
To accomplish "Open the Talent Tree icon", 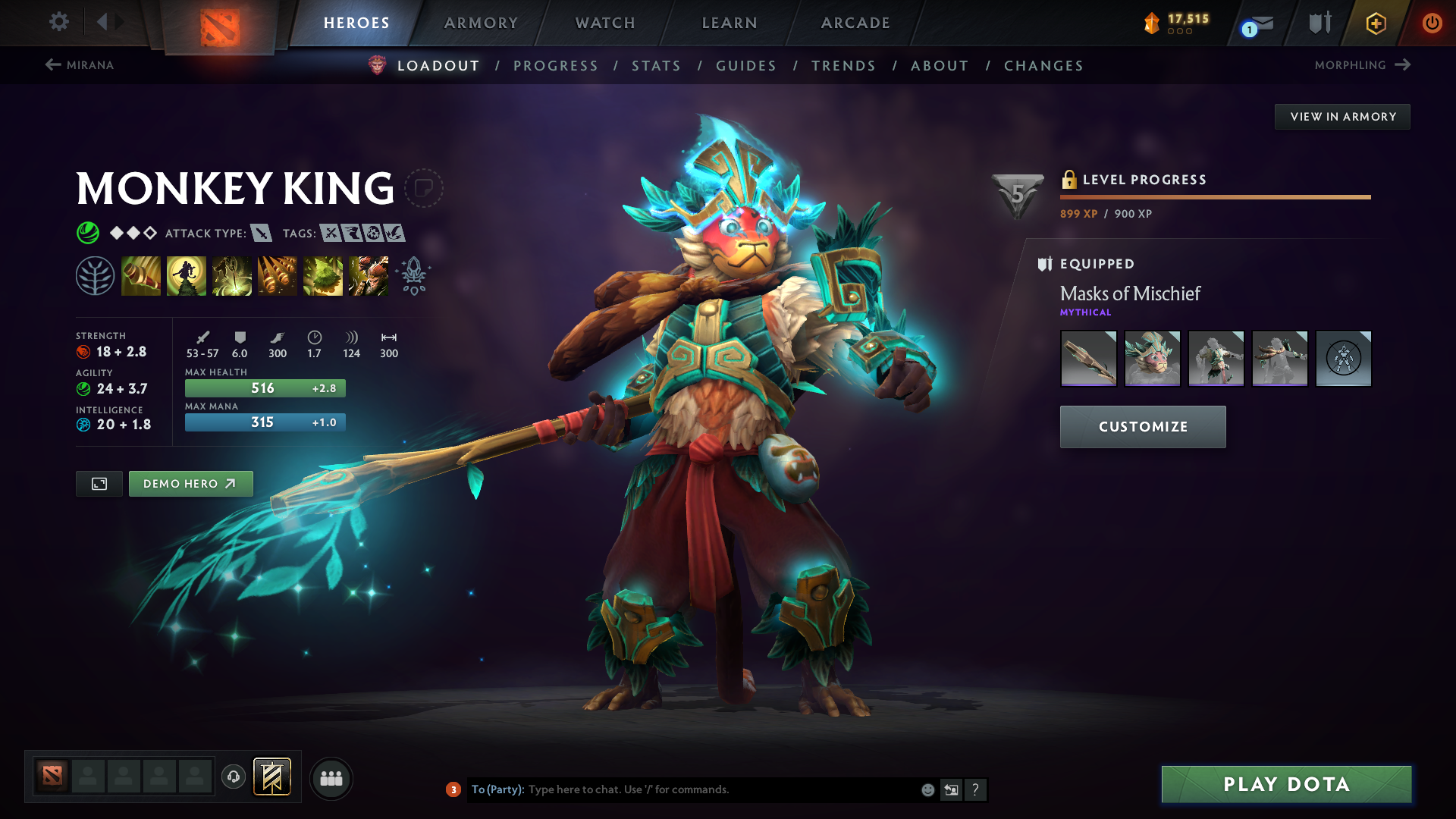I will point(95,275).
